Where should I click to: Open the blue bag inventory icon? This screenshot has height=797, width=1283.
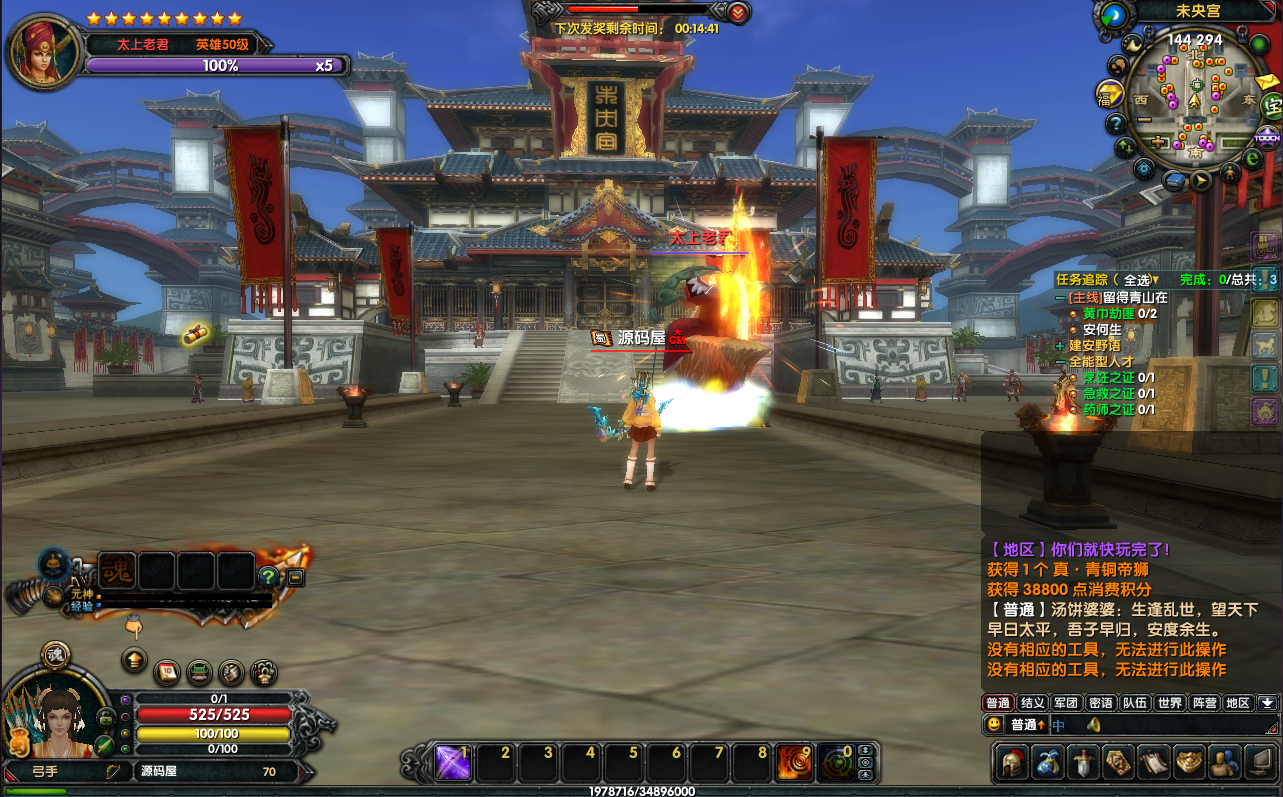[x=1048, y=762]
